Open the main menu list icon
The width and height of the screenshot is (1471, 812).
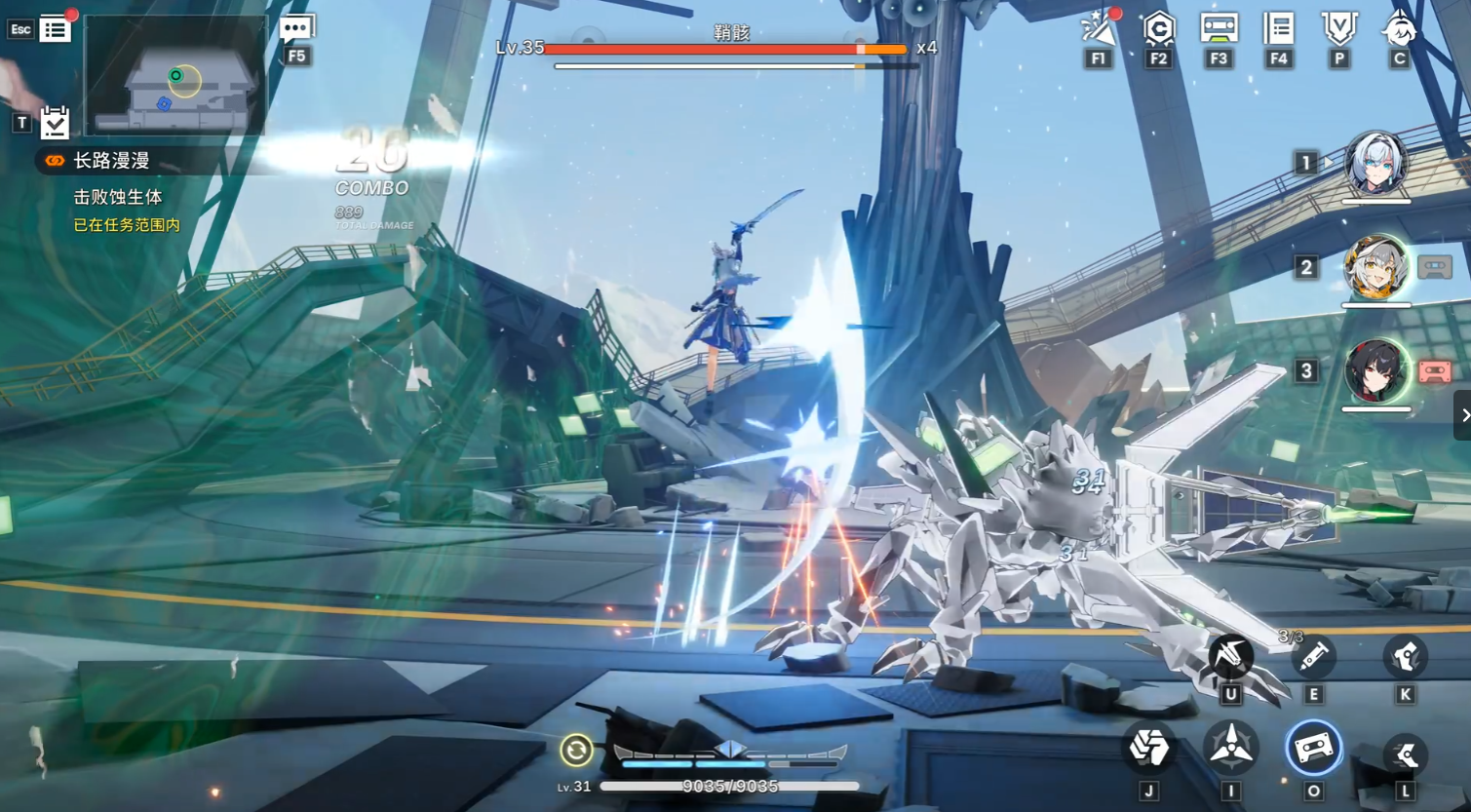56,29
